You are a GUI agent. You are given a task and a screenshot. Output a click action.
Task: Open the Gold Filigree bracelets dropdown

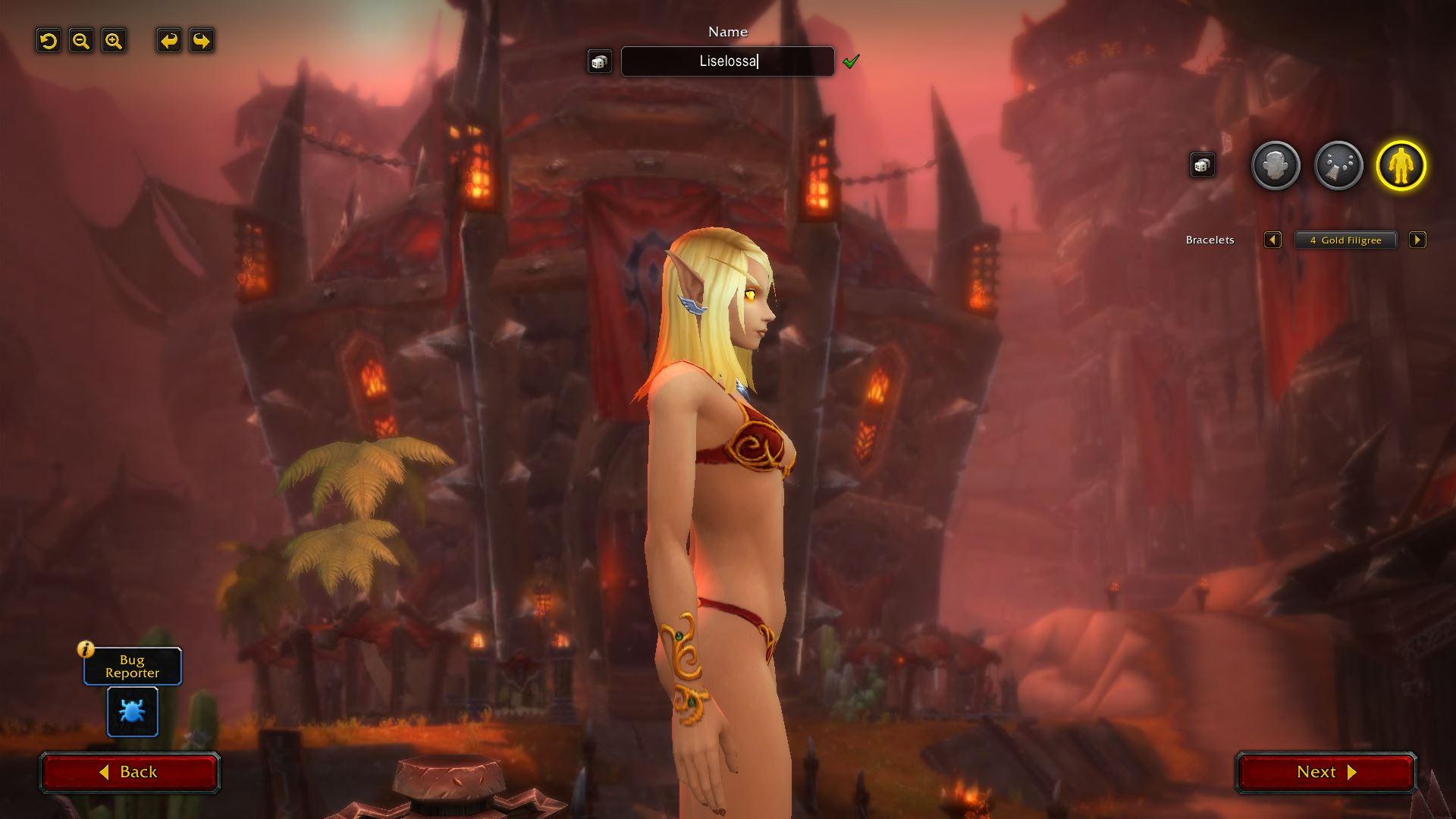(1345, 240)
